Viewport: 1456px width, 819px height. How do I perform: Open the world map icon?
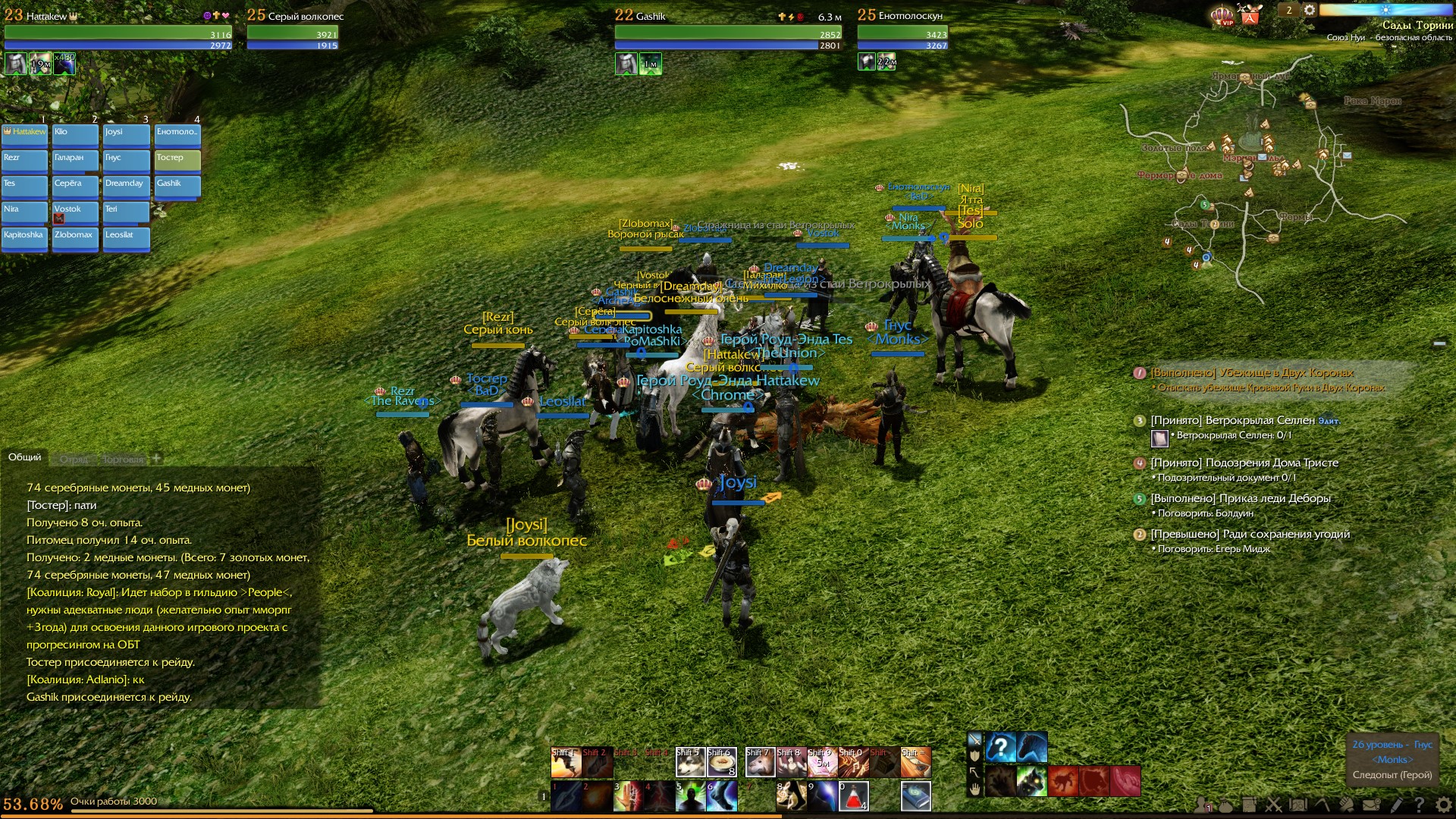[1298, 805]
